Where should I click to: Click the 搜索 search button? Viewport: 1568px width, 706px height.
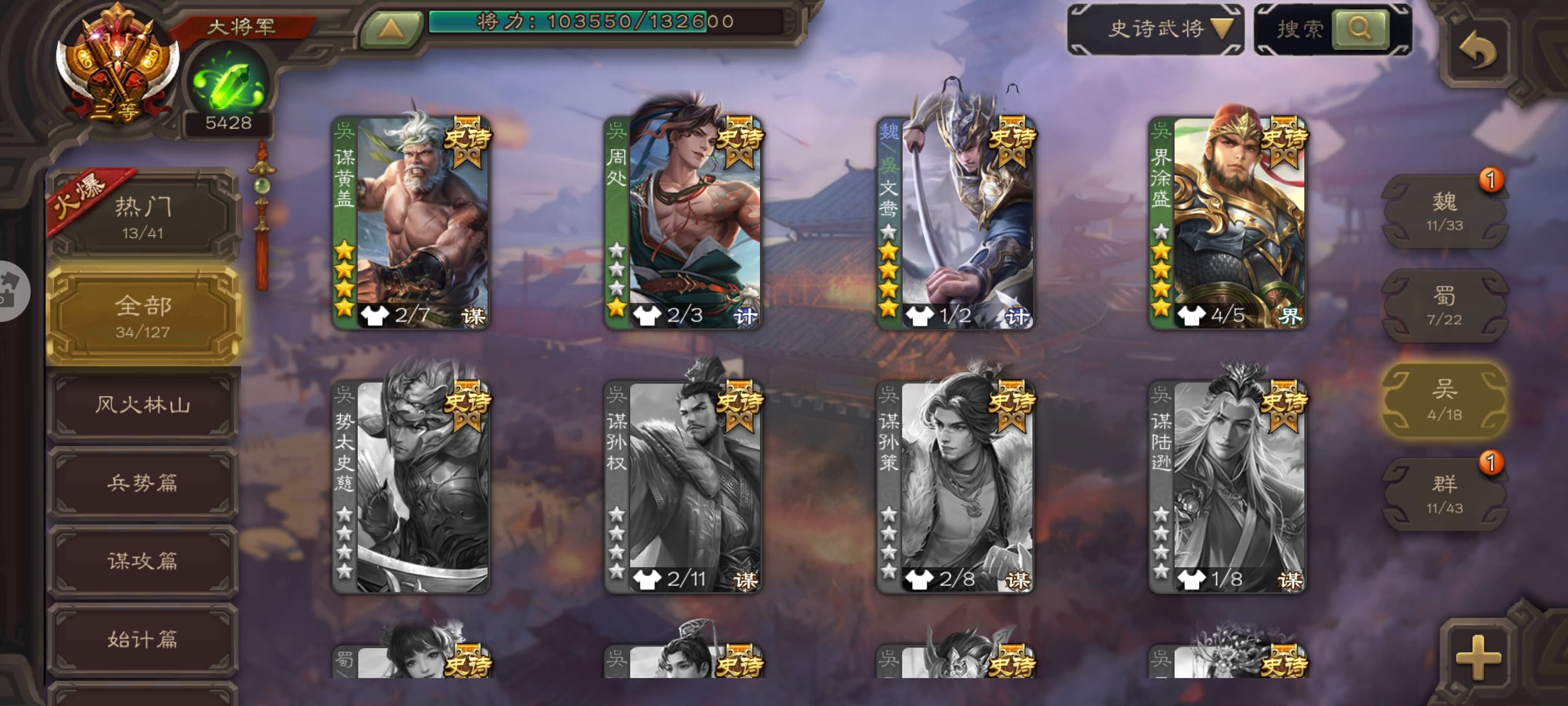pos(1359,28)
